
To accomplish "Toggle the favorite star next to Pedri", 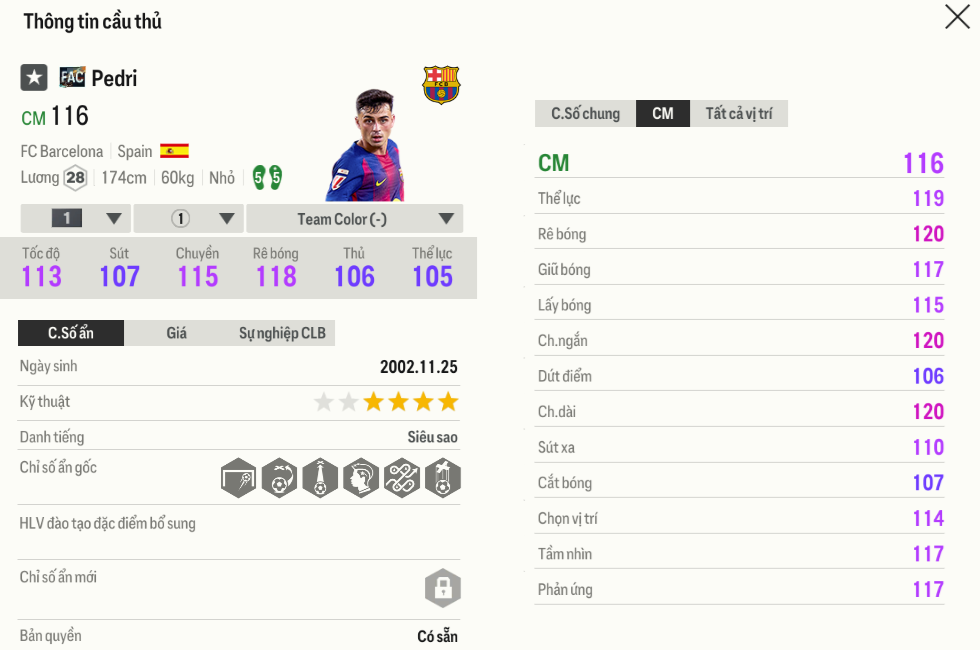I will (x=34, y=78).
